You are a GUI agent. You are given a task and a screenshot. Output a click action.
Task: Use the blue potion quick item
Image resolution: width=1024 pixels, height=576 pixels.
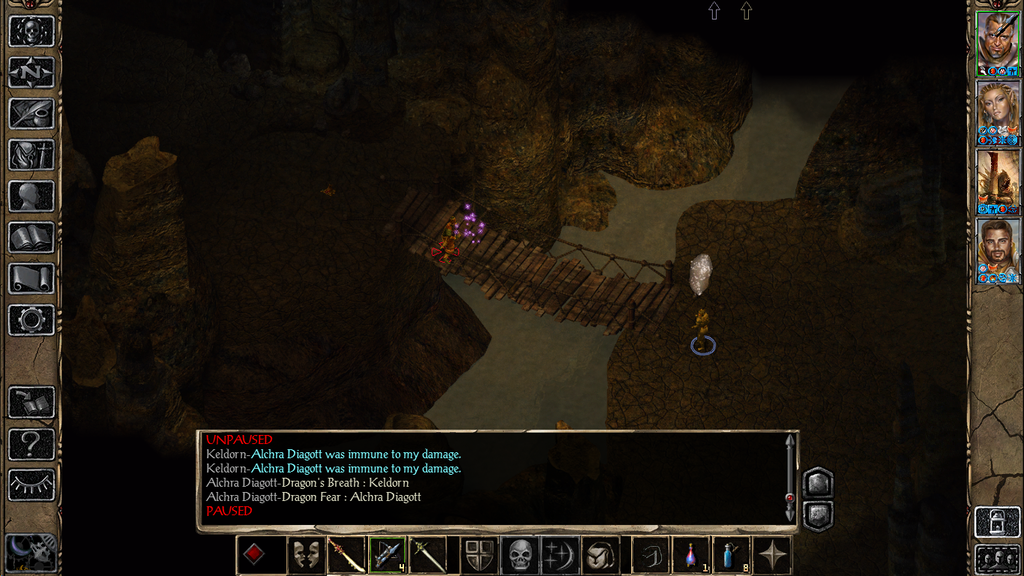coord(732,555)
